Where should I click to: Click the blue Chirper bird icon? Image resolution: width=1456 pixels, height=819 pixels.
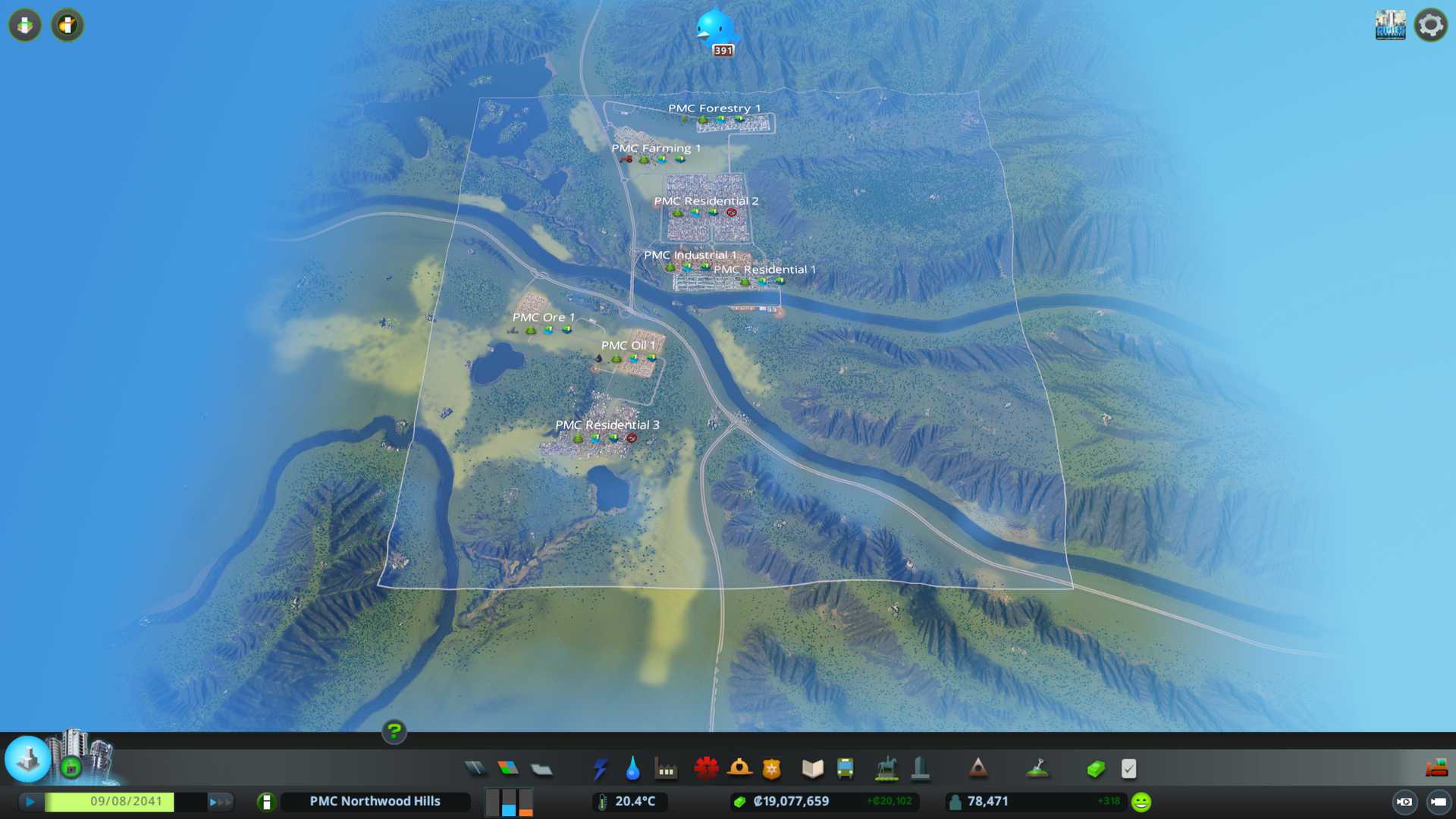(x=714, y=28)
